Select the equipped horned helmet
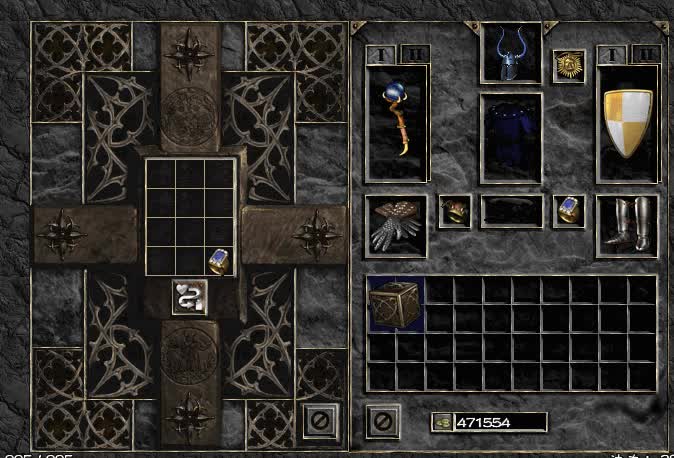Viewport: 674px width, 458px height. [510, 56]
